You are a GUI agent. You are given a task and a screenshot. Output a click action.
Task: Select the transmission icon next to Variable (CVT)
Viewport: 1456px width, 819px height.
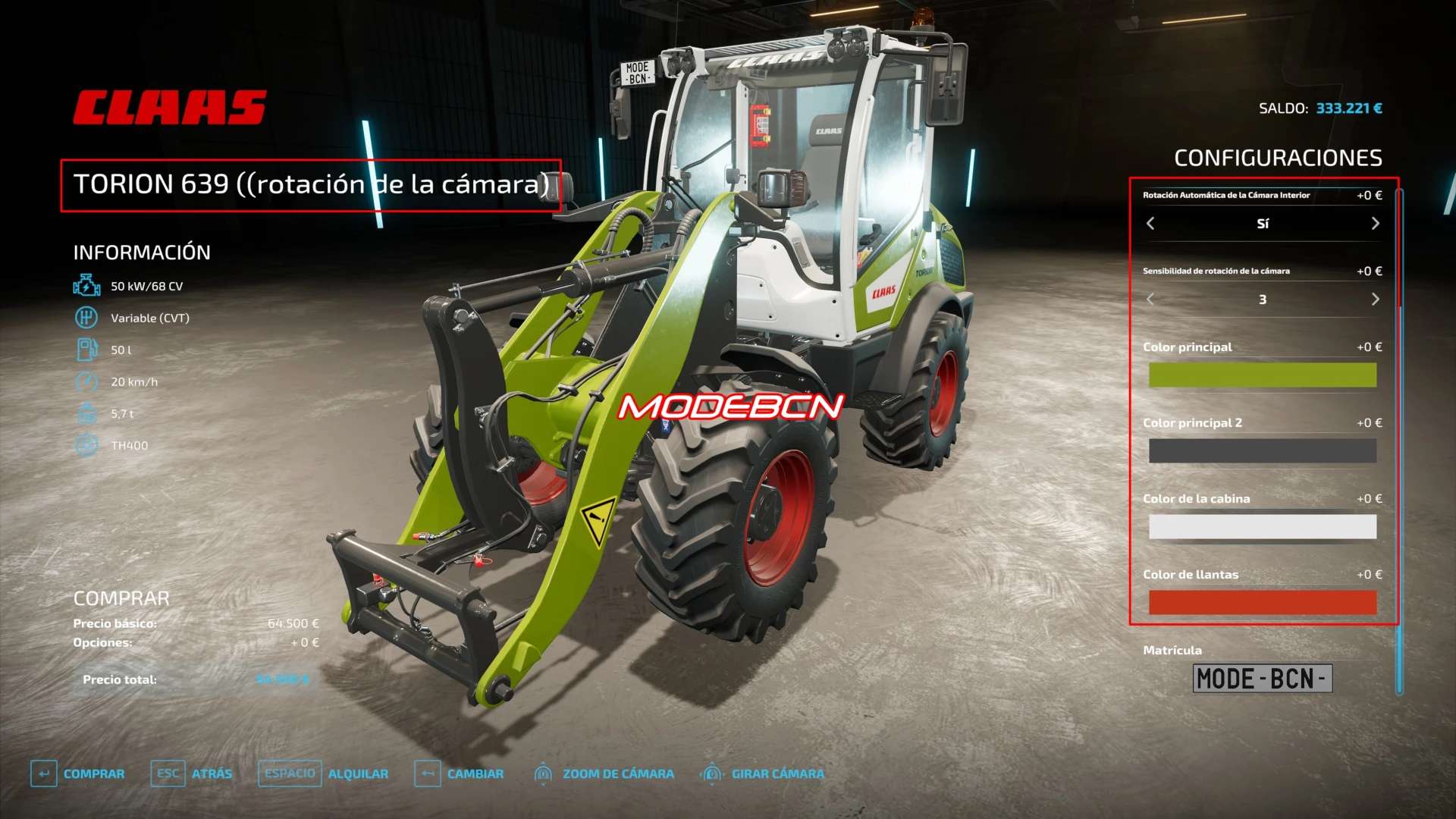[86, 318]
